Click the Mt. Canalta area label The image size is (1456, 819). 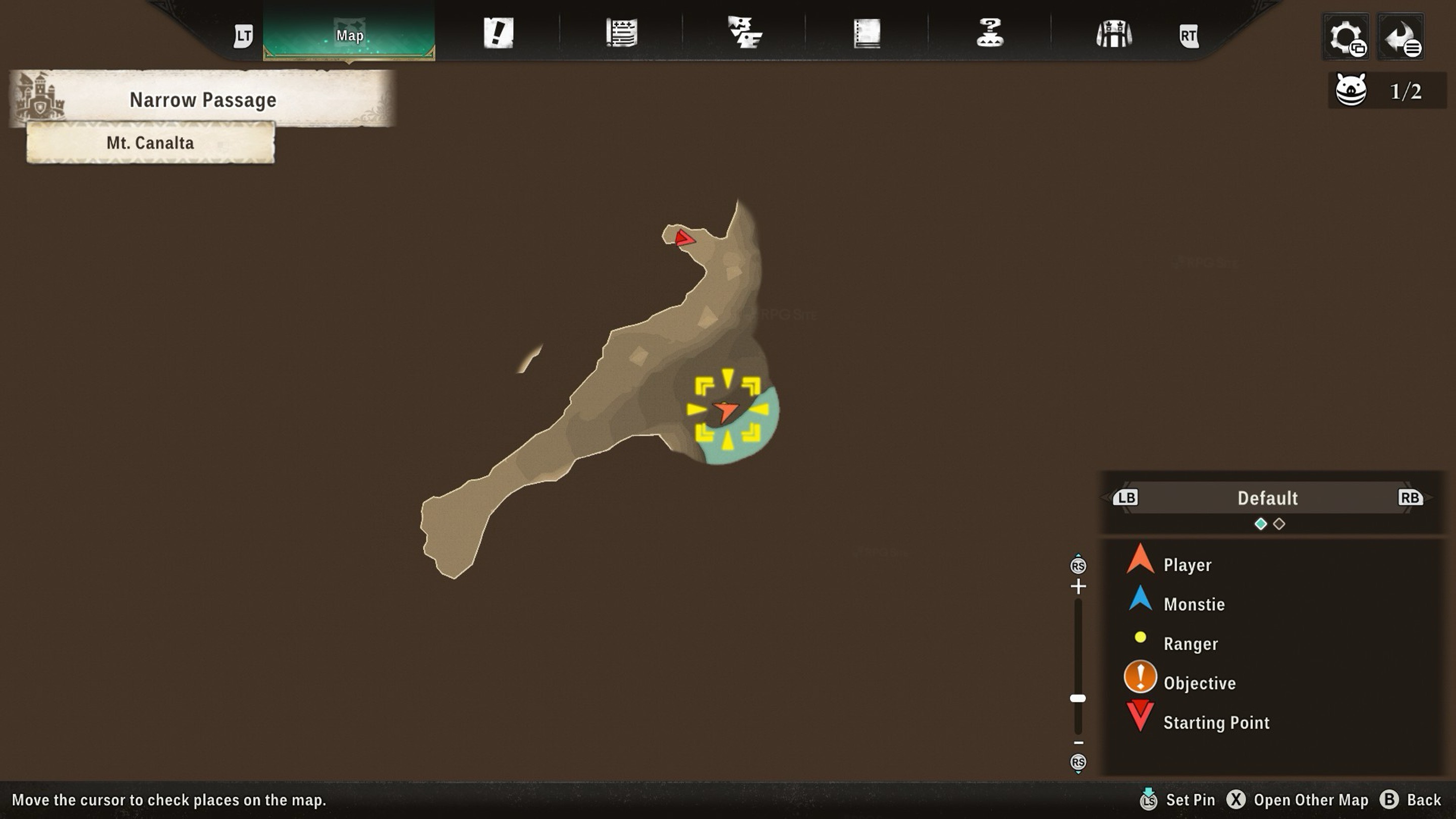[x=150, y=143]
